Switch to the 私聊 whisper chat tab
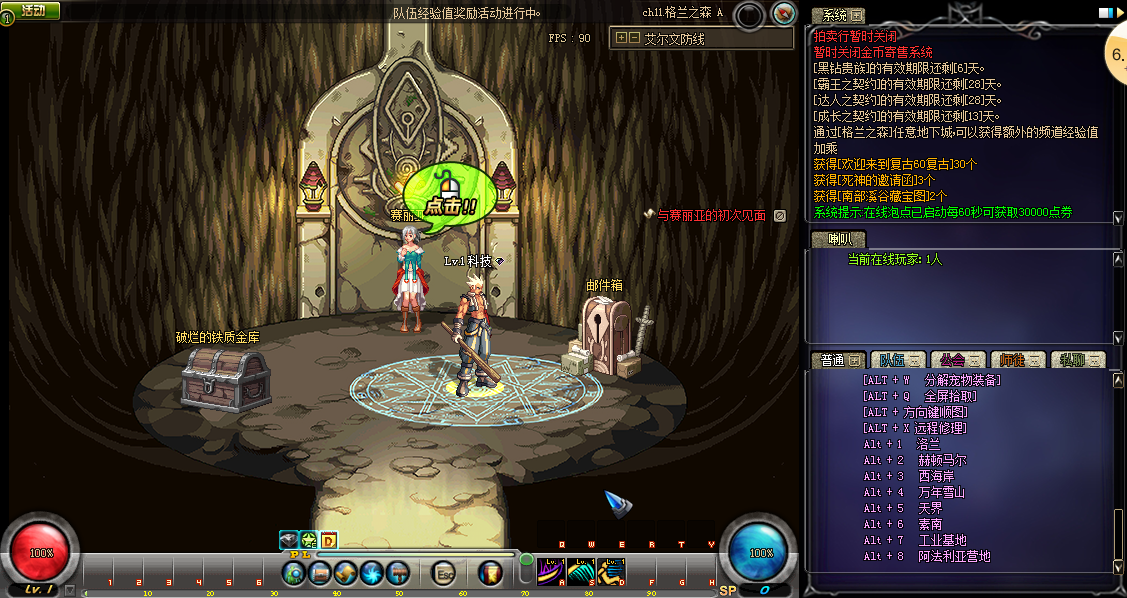Image resolution: width=1127 pixels, height=598 pixels. point(1077,360)
